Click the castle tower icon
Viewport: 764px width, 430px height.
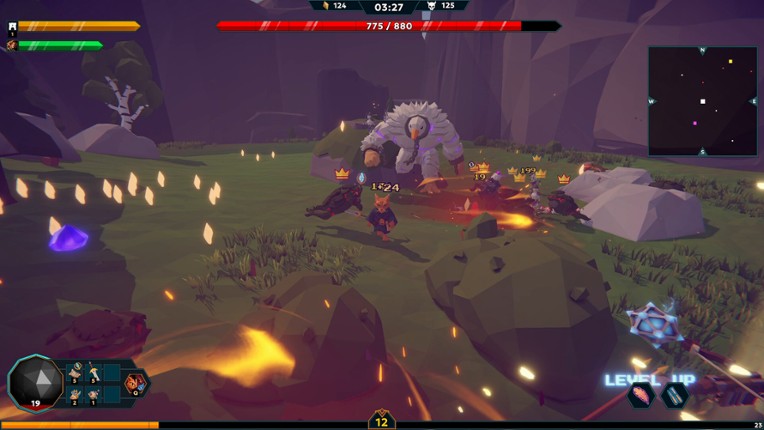(12, 27)
